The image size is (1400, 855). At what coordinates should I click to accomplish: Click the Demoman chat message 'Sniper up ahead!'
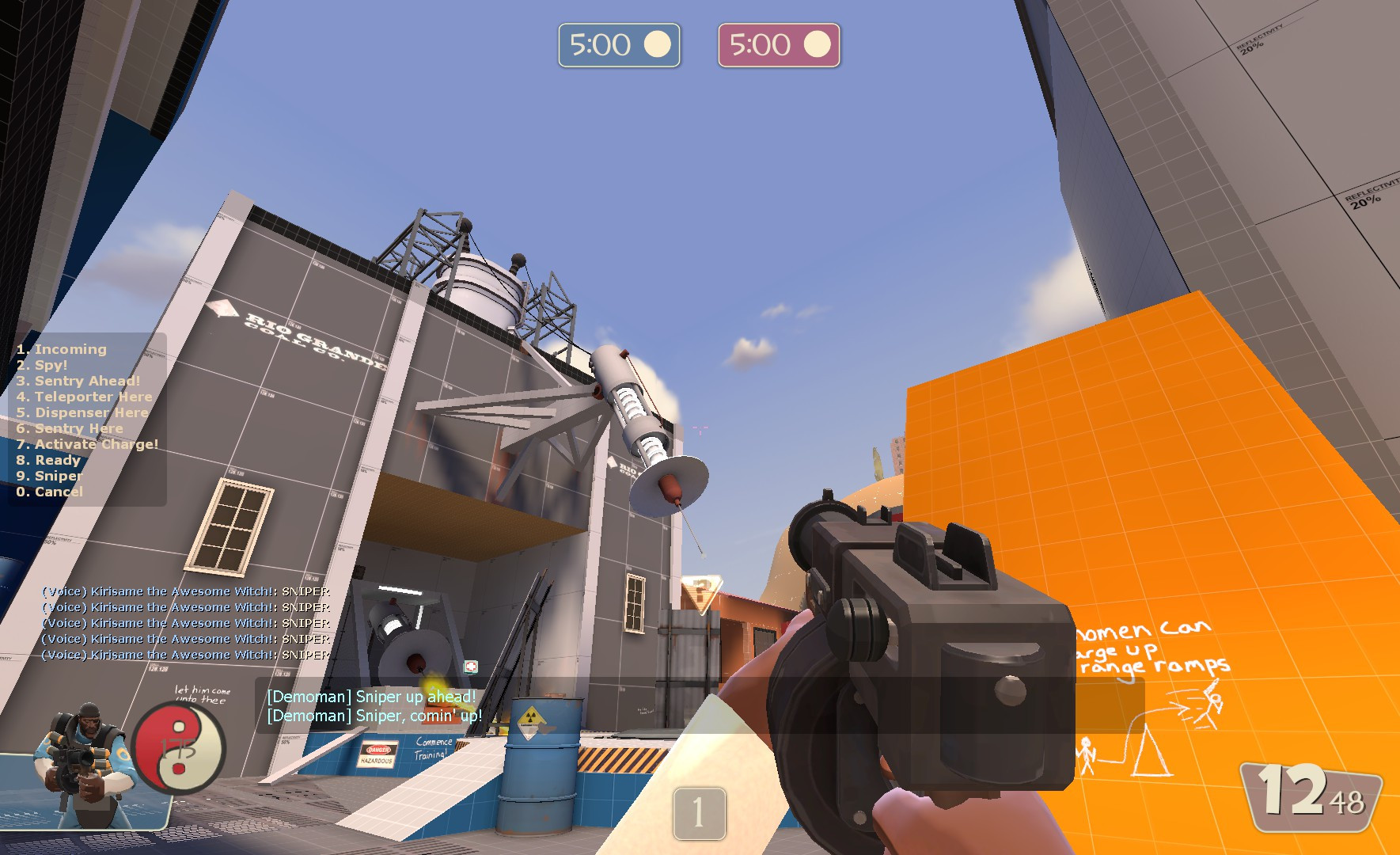click(x=370, y=697)
